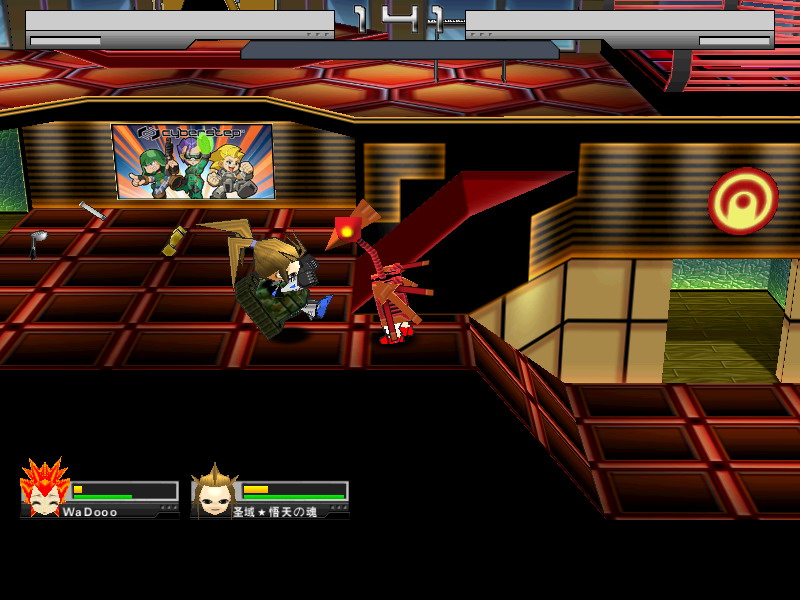Select WaDooo's red-haired player portrait
Image resolution: width=800 pixels, height=600 pixels.
[x=44, y=489]
